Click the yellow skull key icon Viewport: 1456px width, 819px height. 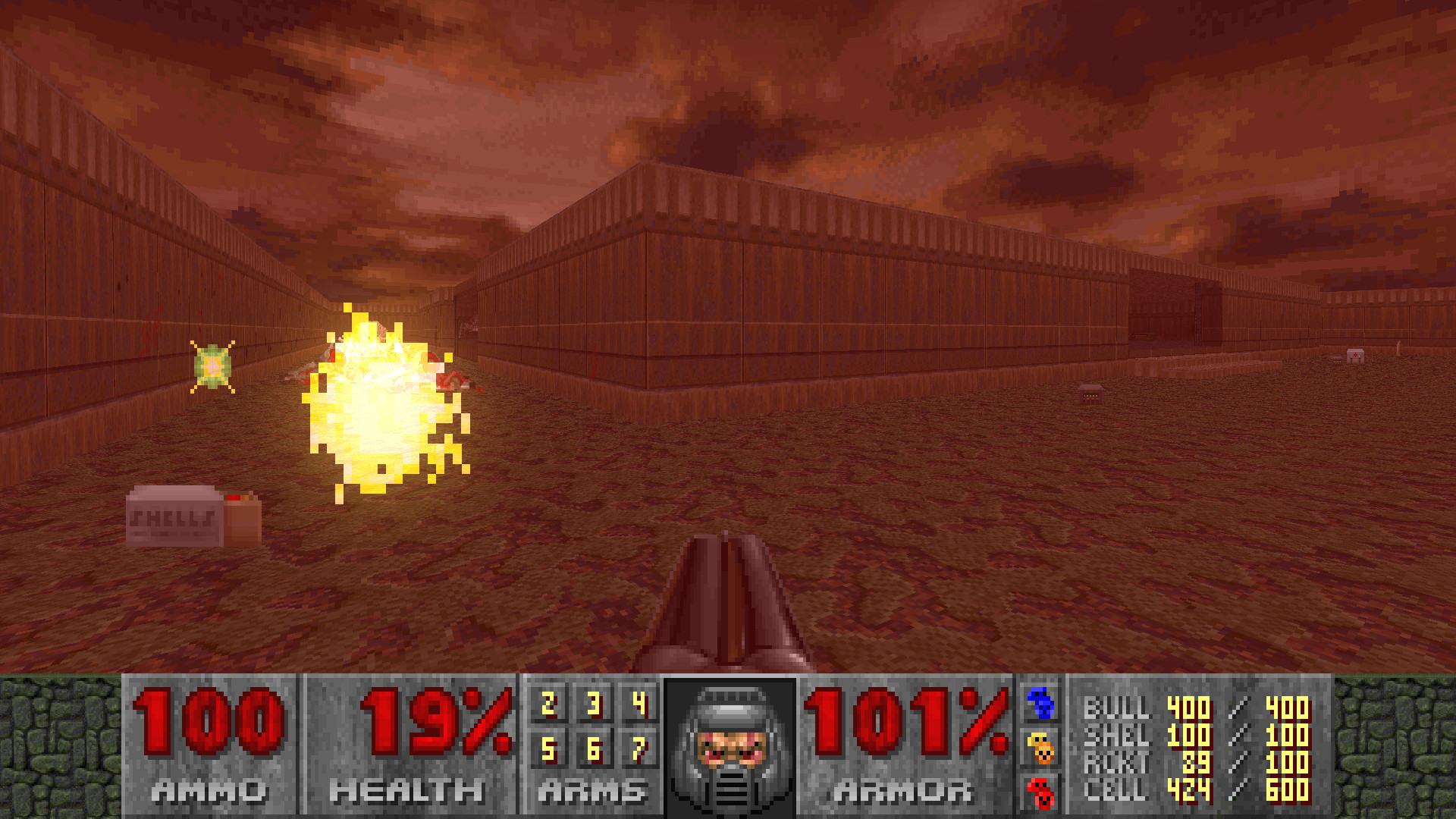1039,748
